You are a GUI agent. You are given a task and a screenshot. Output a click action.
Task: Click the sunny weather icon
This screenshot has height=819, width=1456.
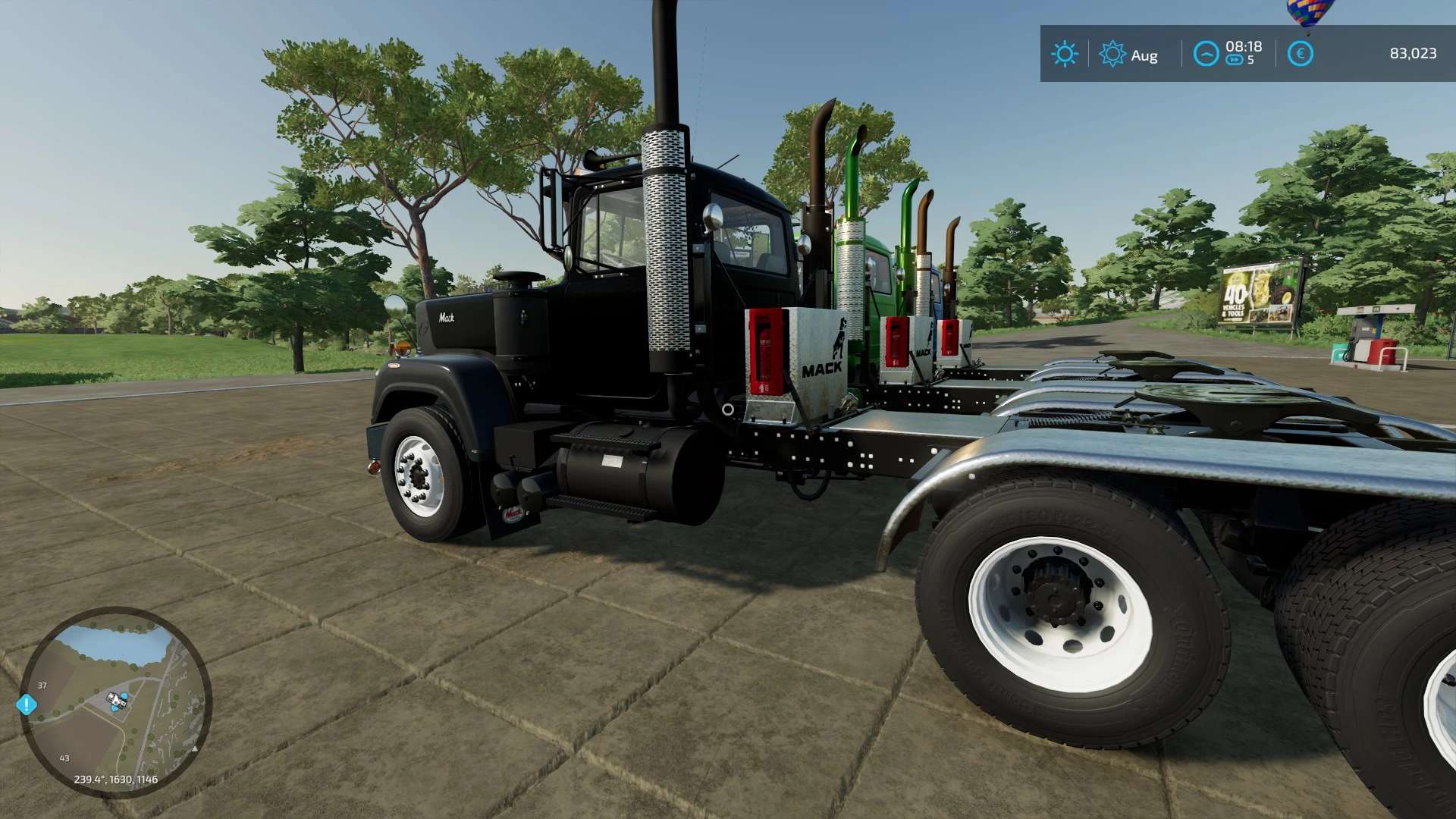click(1064, 54)
